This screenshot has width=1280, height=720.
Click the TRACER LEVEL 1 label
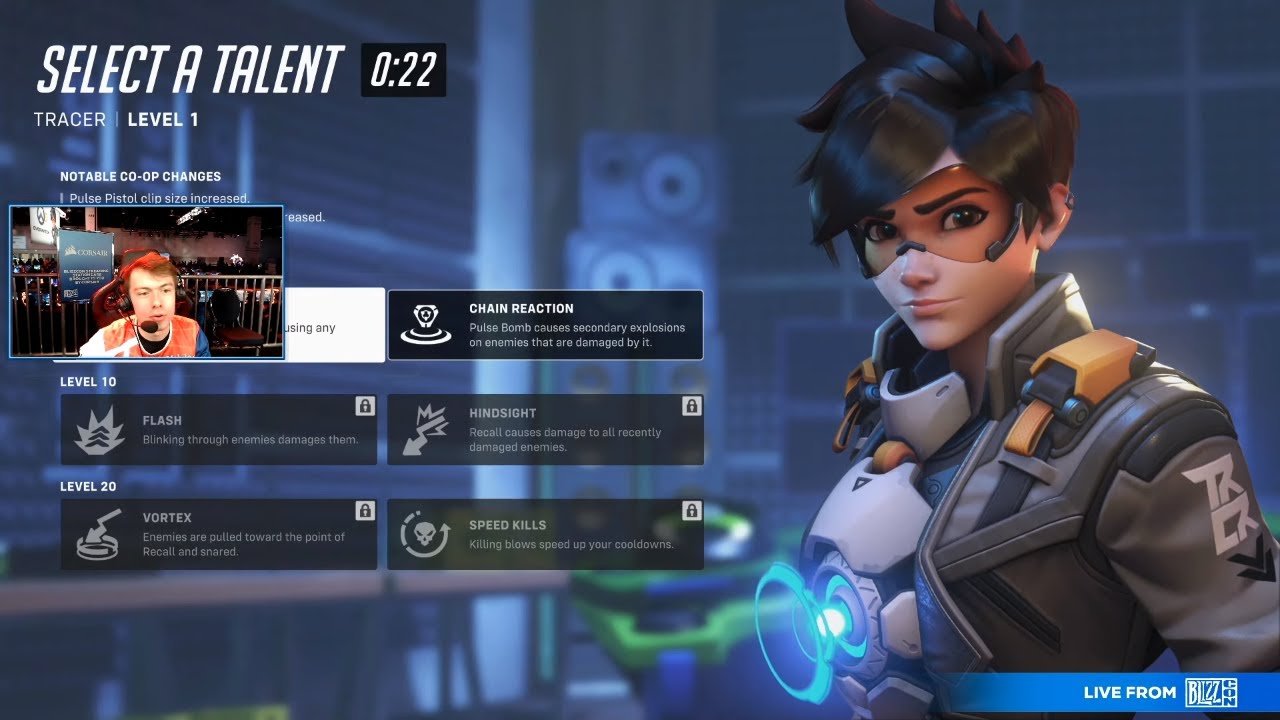[115, 119]
